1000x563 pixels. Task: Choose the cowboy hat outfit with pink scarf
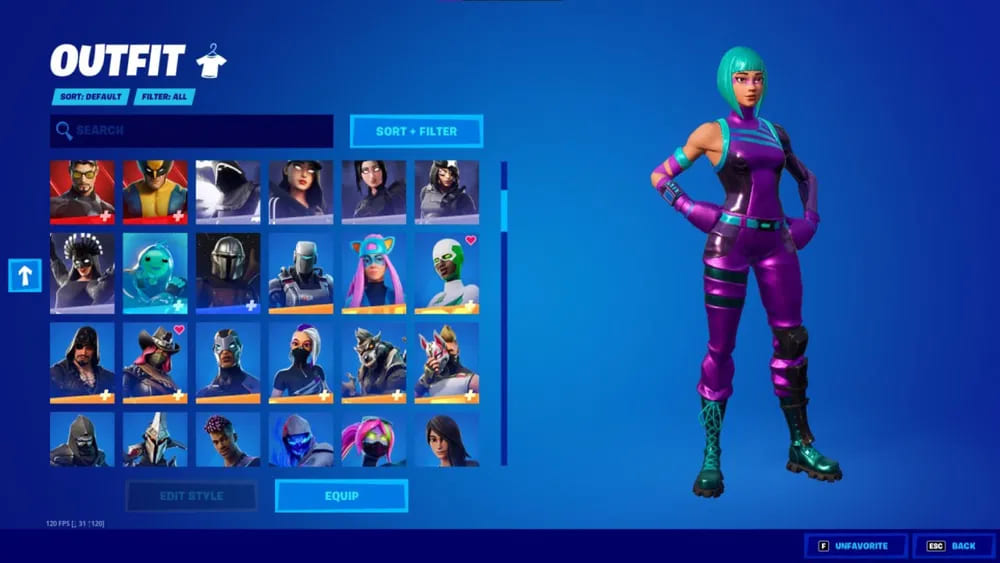(x=155, y=362)
